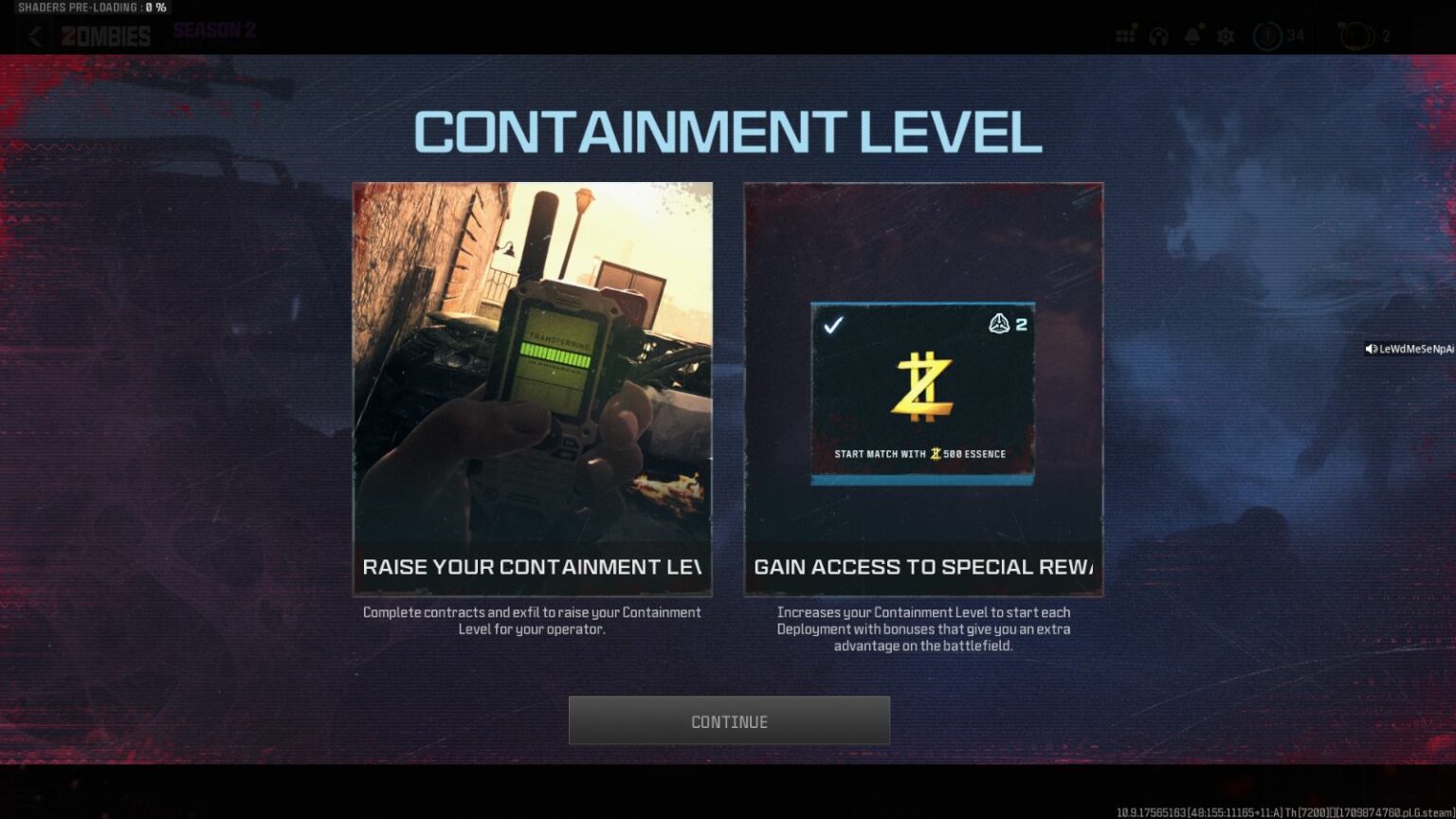Viewport: 1456px width, 819px height.
Task: Switch to the ZOMBIES header tab
Action: click(x=105, y=36)
